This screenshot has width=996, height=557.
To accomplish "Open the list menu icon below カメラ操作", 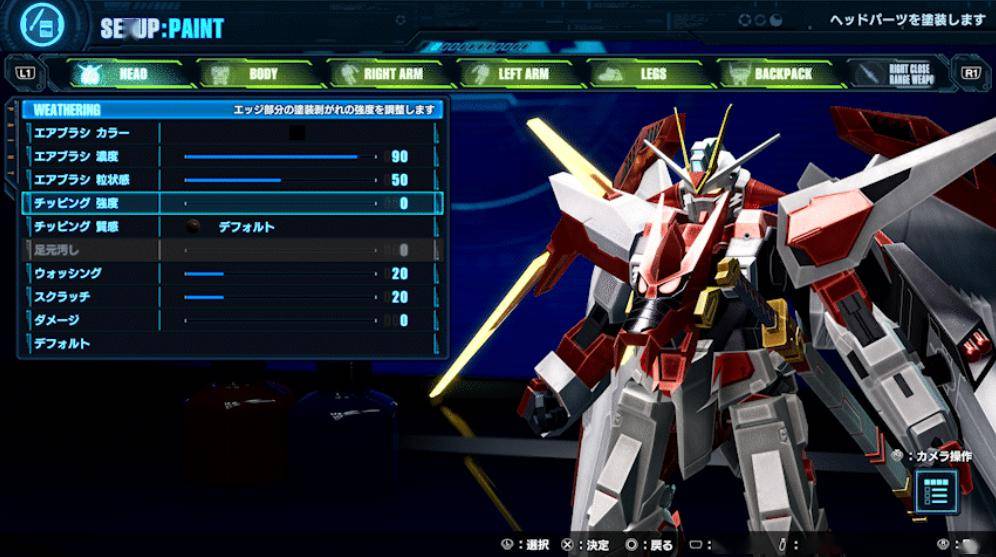I will point(937,490).
